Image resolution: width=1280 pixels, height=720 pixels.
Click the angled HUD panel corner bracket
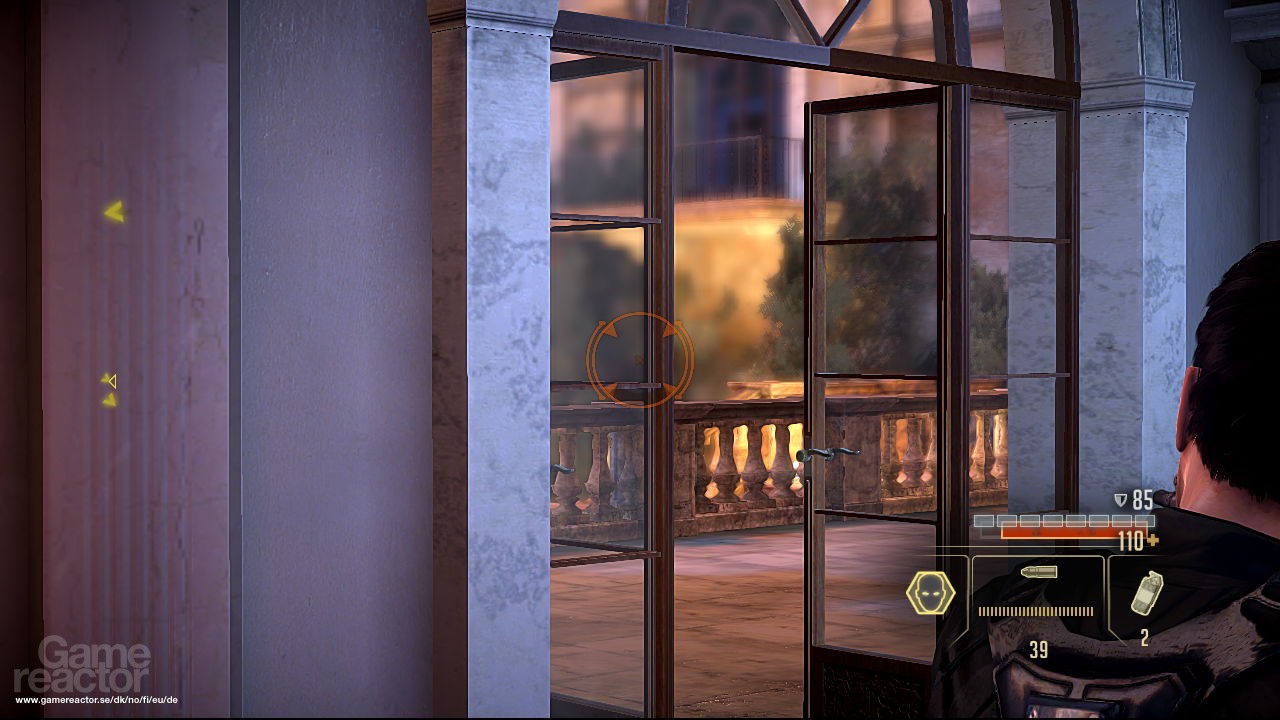tap(963, 556)
